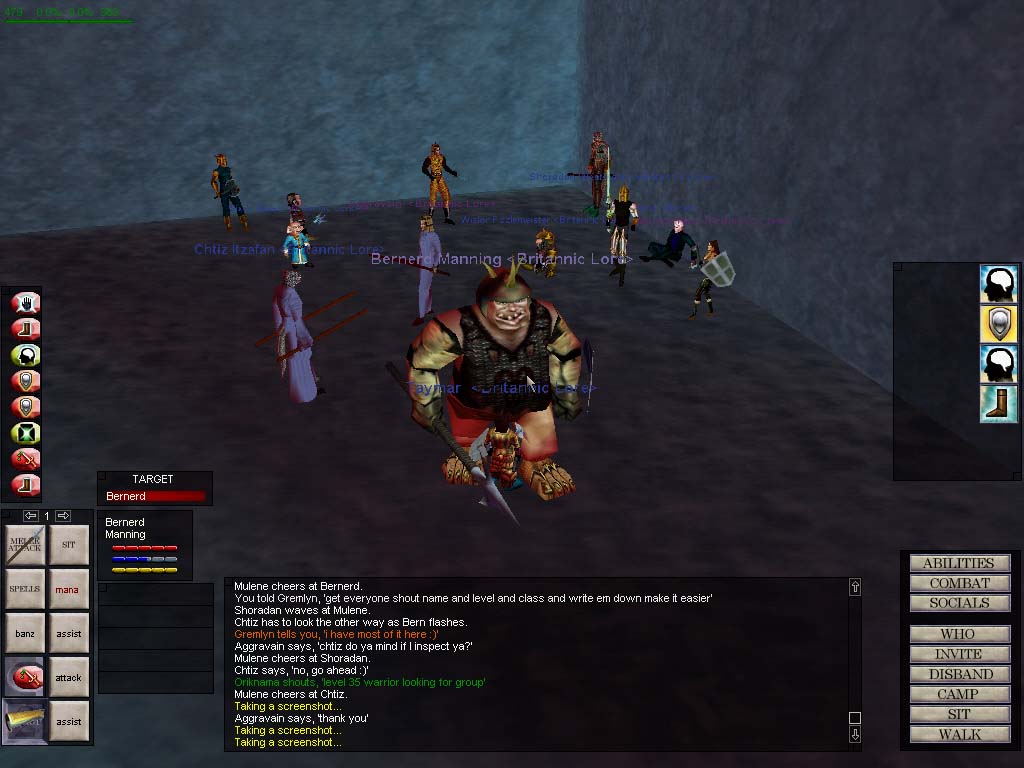1024x768 pixels.
Task: Use the banz hotbar macro
Action: 25,633
